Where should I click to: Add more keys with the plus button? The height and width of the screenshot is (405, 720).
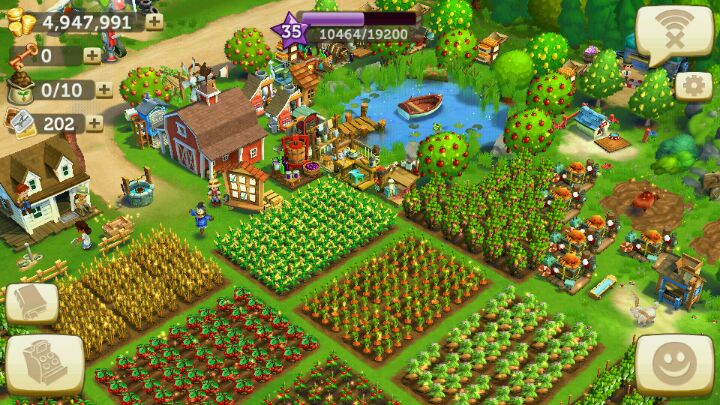click(x=92, y=56)
